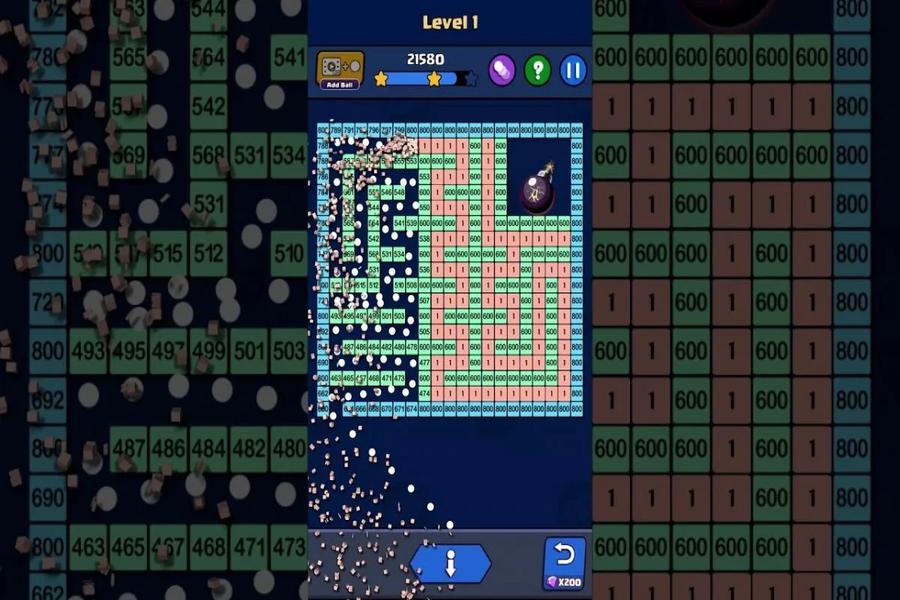Recall balls with the down-arrow button
The width and height of the screenshot is (900, 600).
(450, 564)
